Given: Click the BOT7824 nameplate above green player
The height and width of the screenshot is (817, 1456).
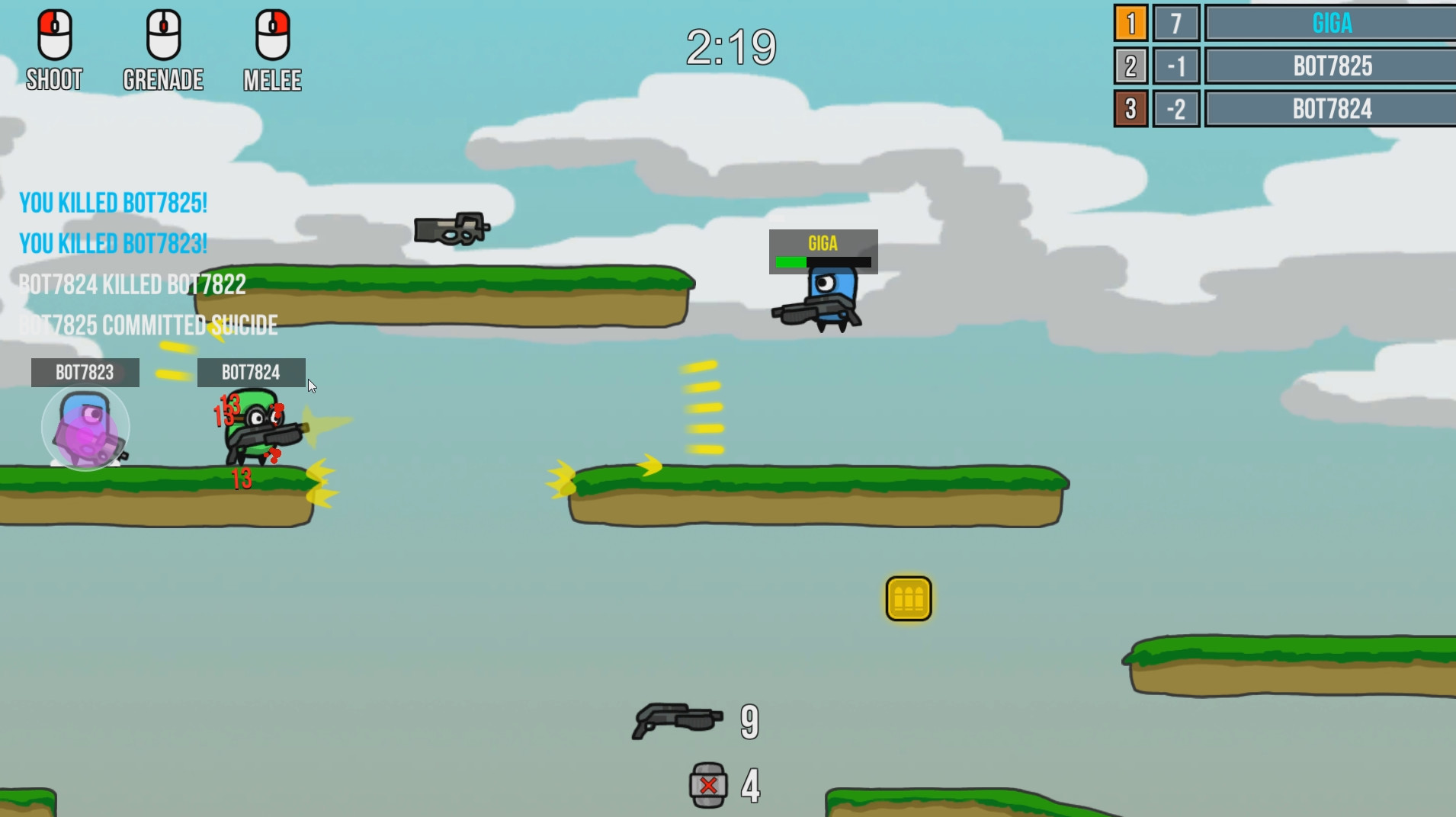Looking at the screenshot, I should click(252, 372).
